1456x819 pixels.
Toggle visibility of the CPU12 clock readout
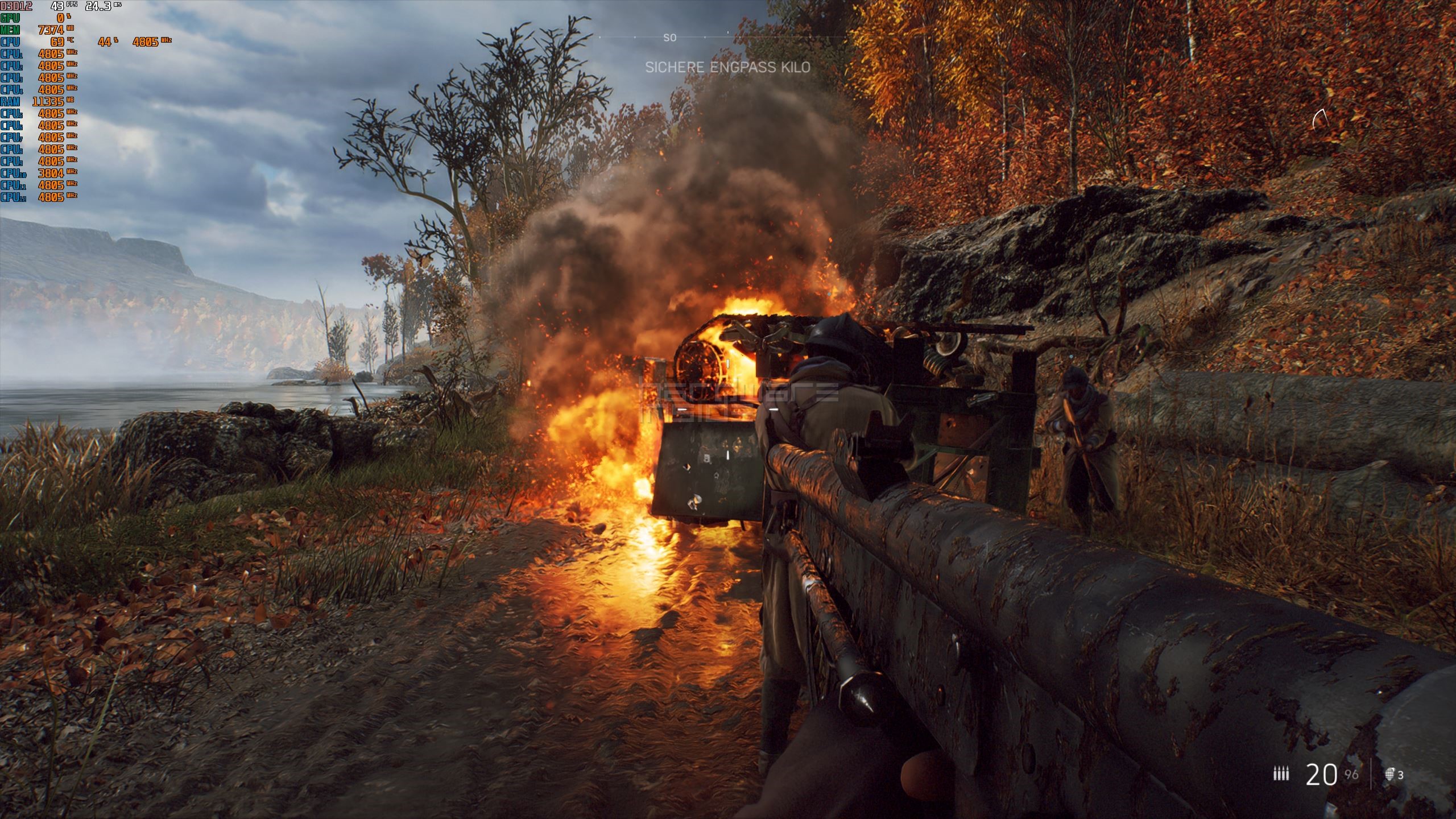13,199
